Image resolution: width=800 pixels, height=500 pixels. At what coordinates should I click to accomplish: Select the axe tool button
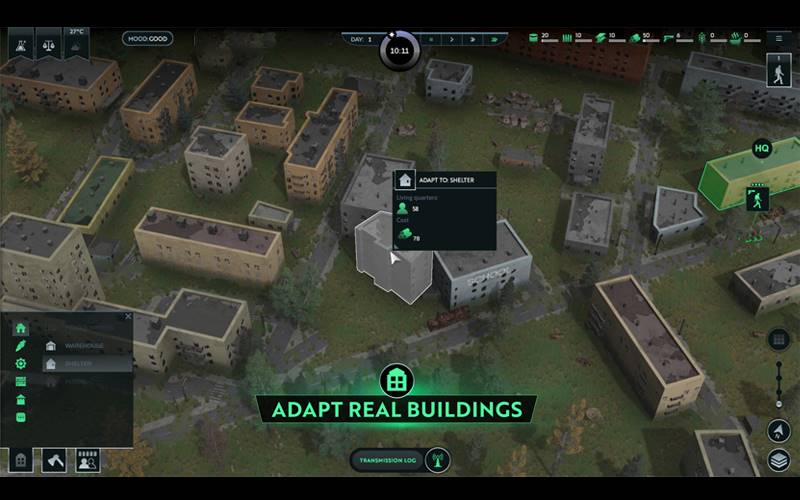[54, 461]
